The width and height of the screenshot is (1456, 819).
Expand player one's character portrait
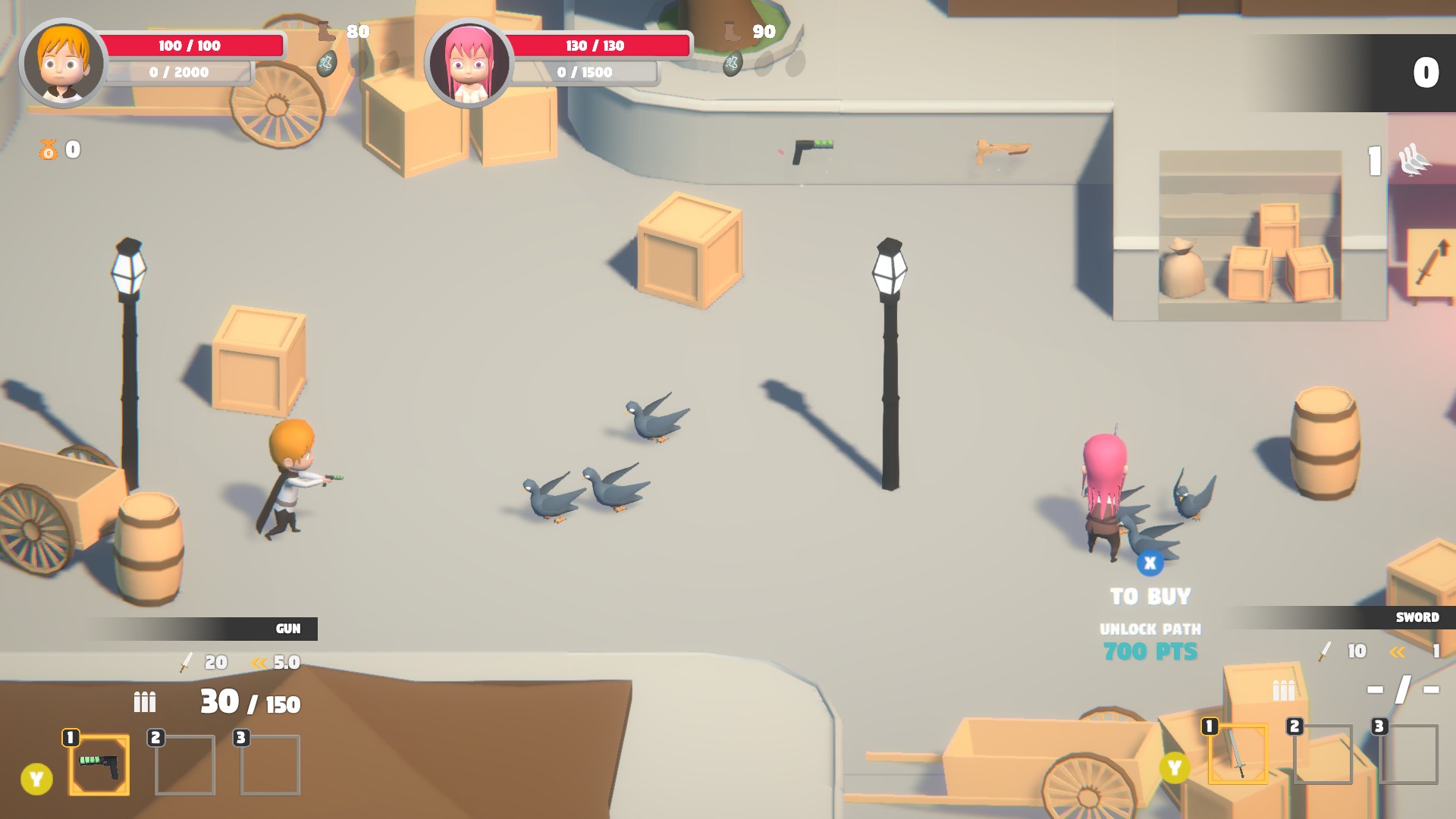(62, 62)
